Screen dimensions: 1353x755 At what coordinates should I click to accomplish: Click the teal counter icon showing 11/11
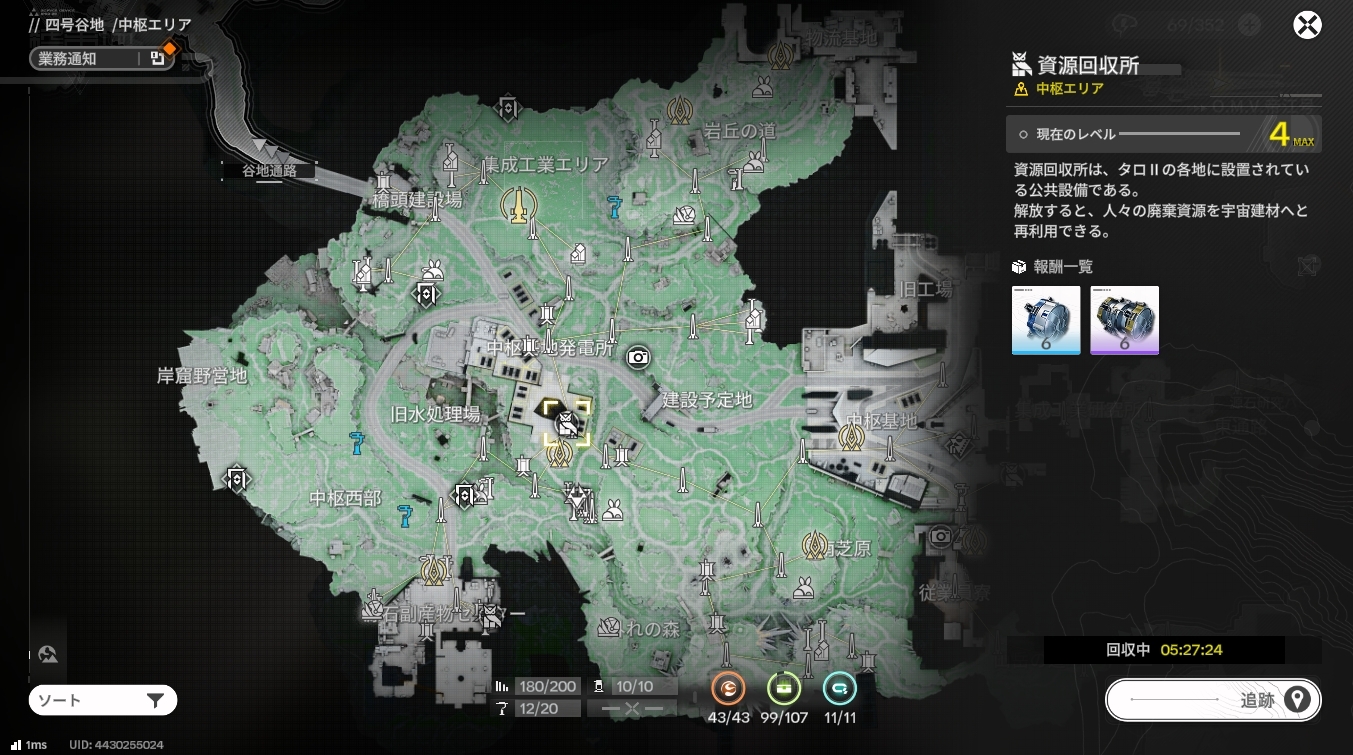840,689
